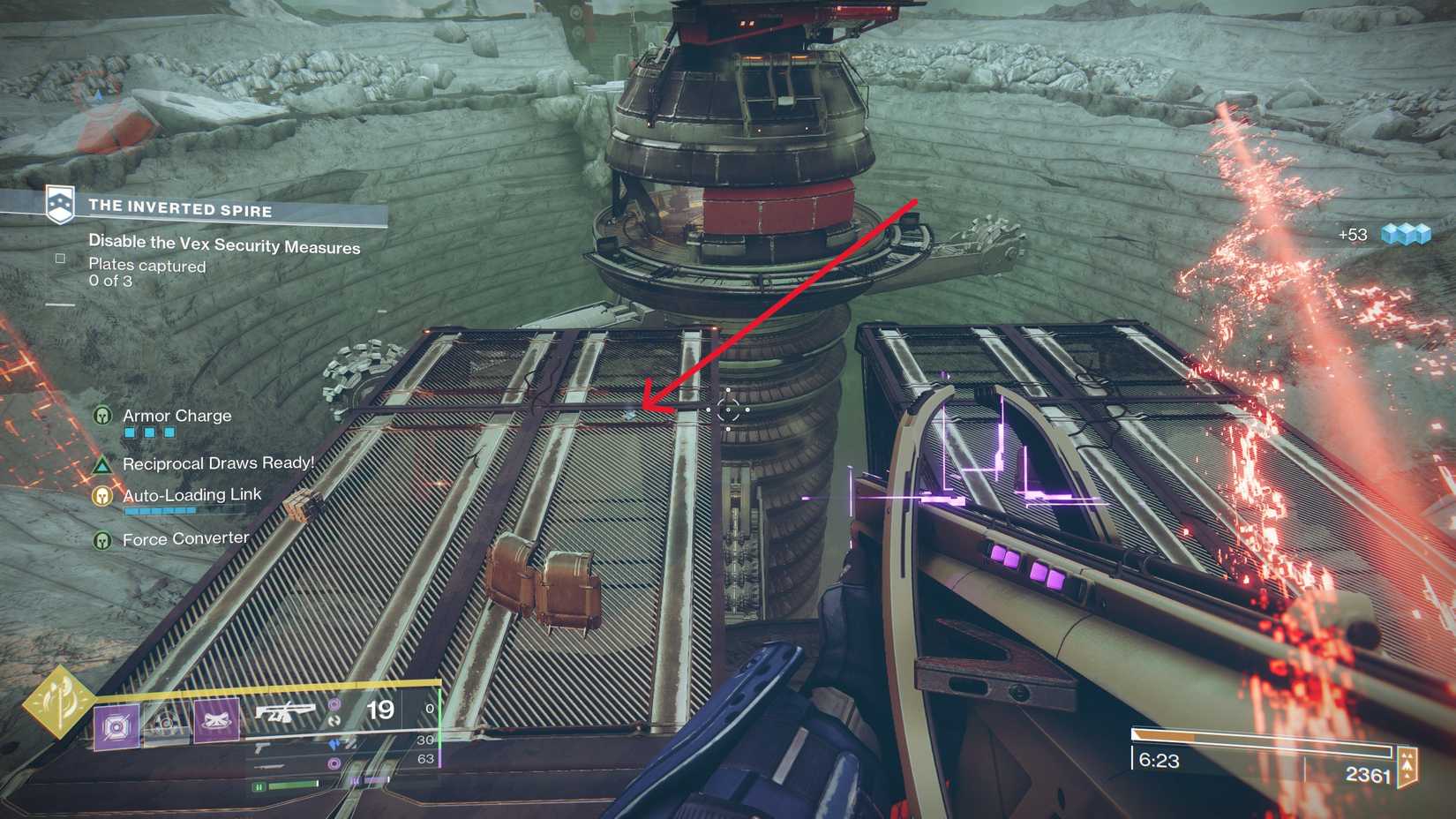Toggle the third Armor Charge stack square
This screenshot has height=819, width=1456.
click(169, 432)
